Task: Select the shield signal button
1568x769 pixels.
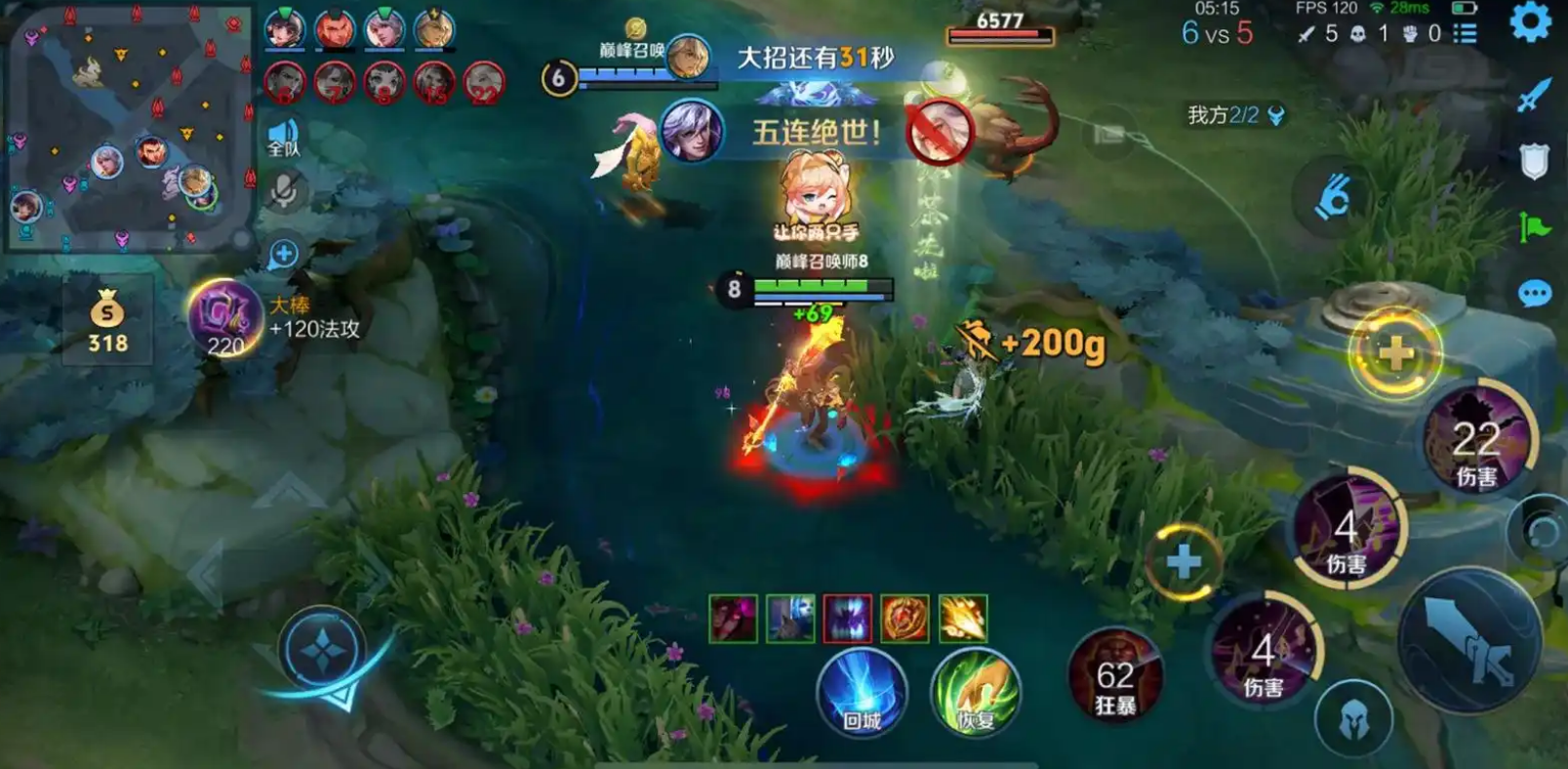Action: click(x=1534, y=162)
